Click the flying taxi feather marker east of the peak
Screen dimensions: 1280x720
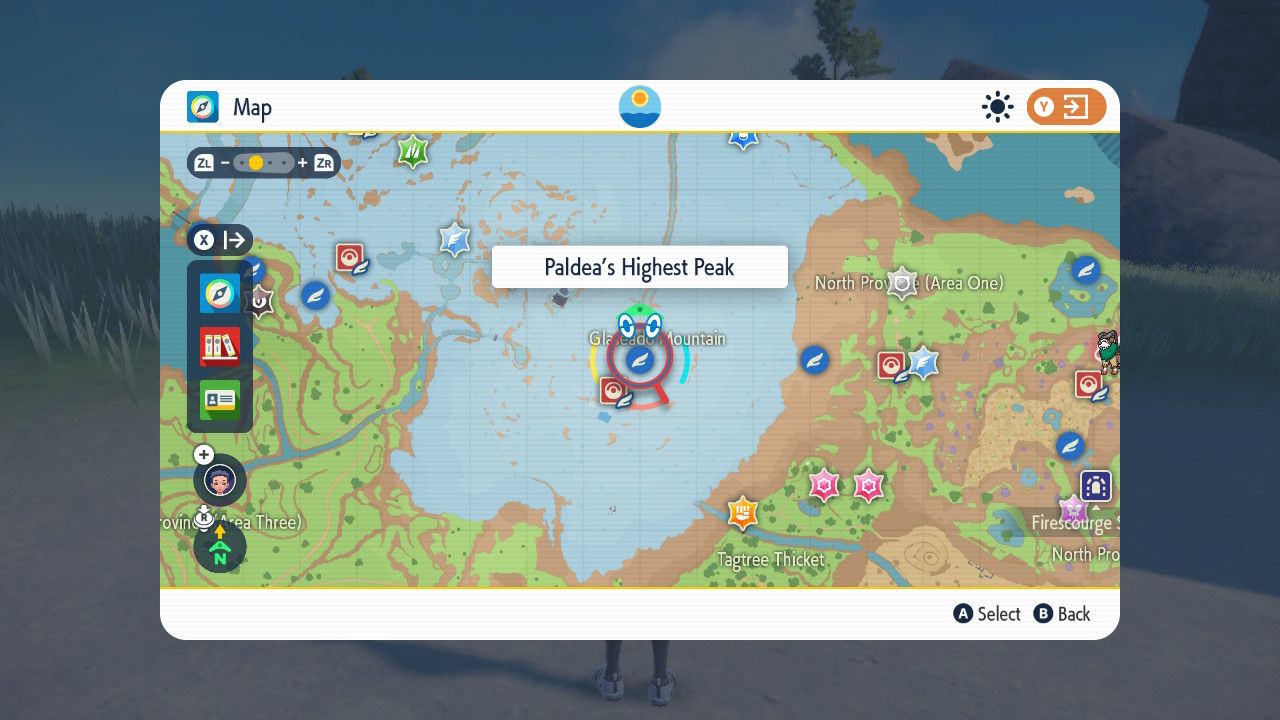(813, 360)
